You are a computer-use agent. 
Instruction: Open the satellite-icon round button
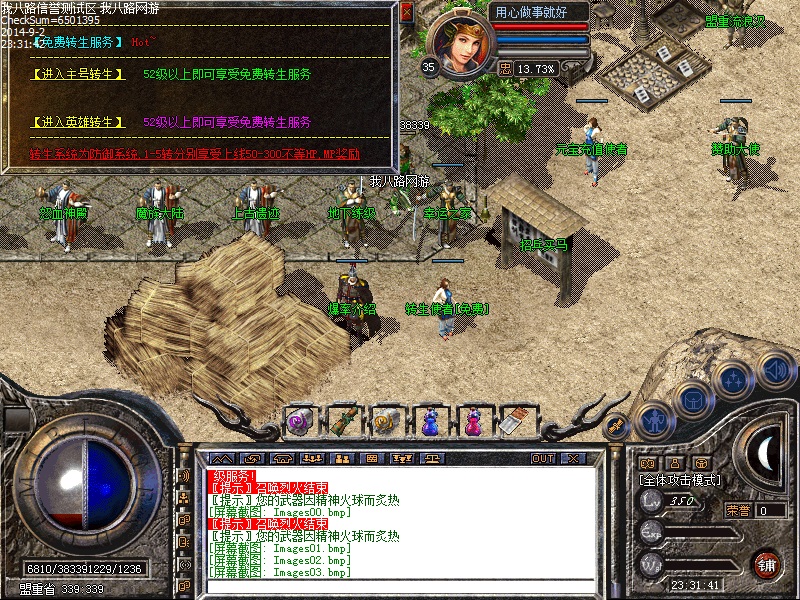point(615,426)
